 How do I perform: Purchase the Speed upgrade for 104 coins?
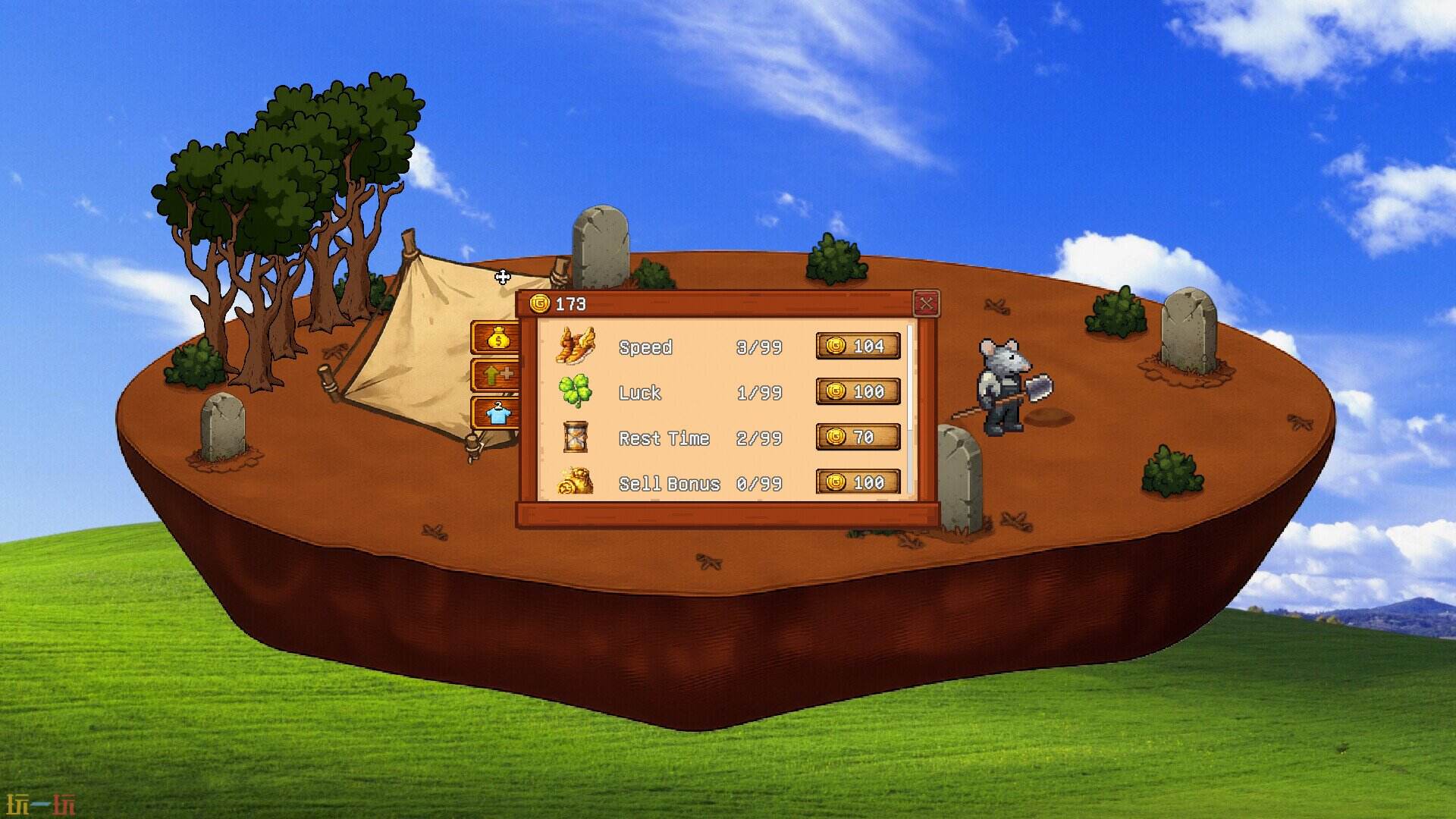click(x=858, y=347)
